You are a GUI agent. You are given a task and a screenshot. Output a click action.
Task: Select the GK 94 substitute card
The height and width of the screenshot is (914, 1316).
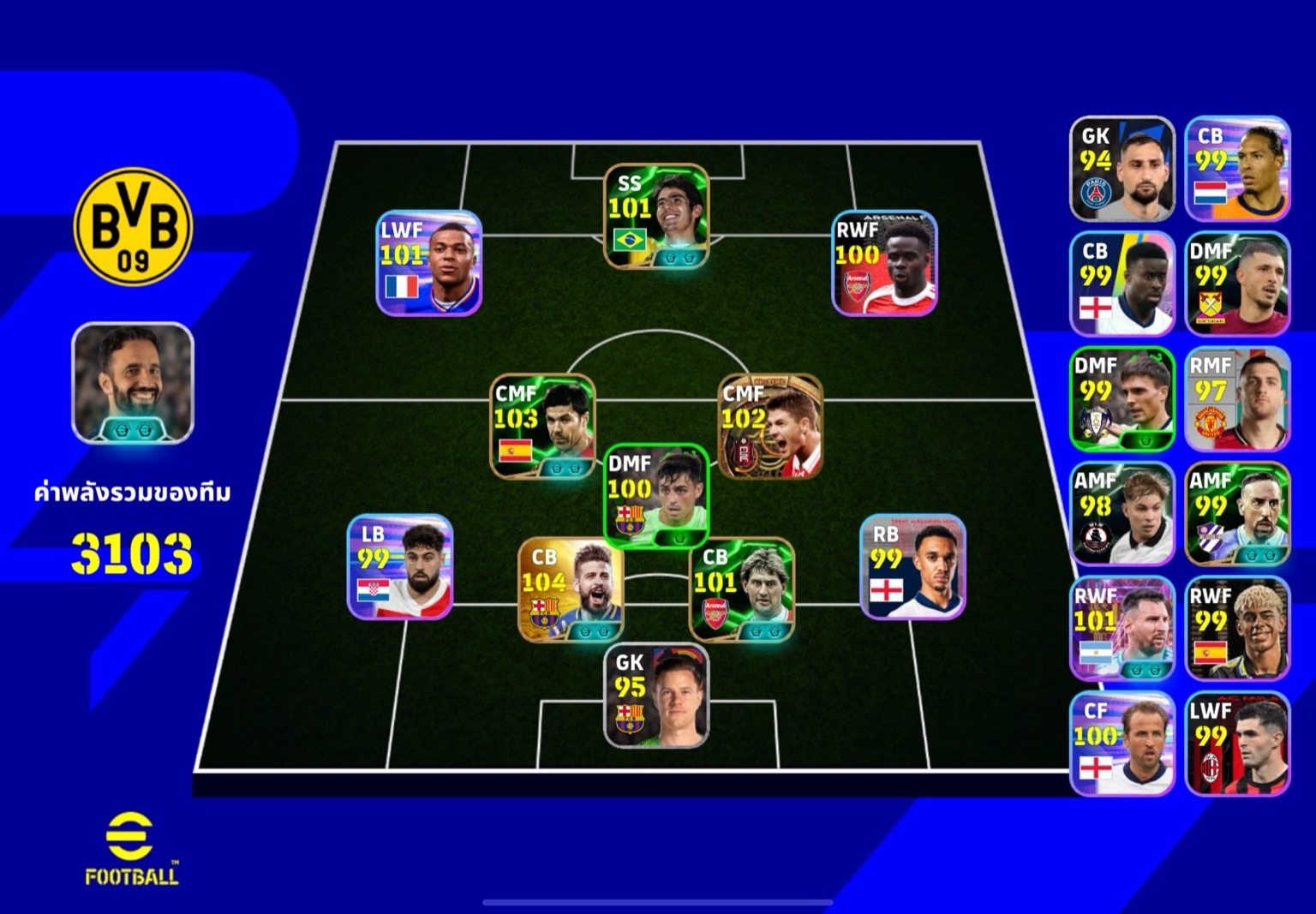click(1122, 169)
